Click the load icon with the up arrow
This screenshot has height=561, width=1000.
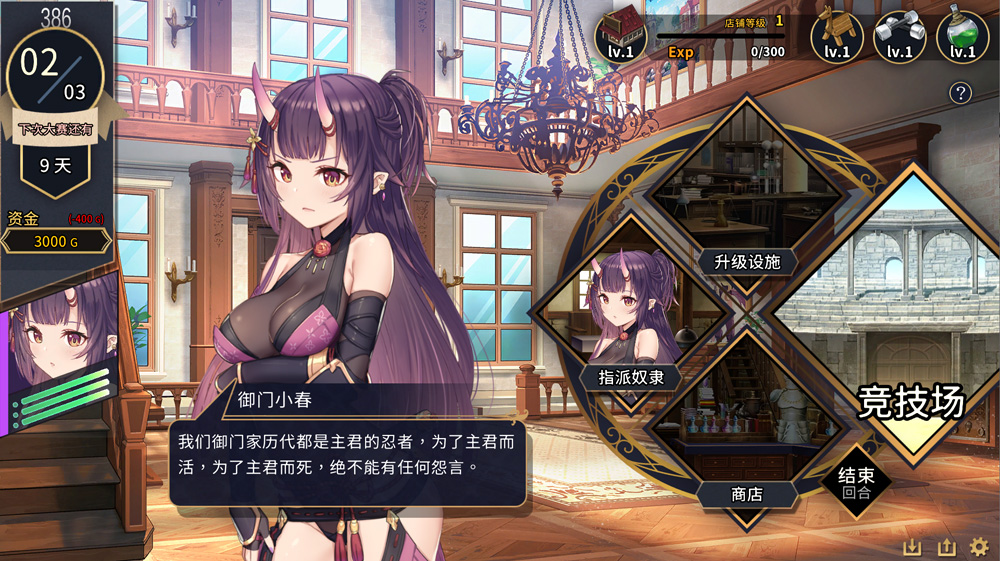pos(946,547)
